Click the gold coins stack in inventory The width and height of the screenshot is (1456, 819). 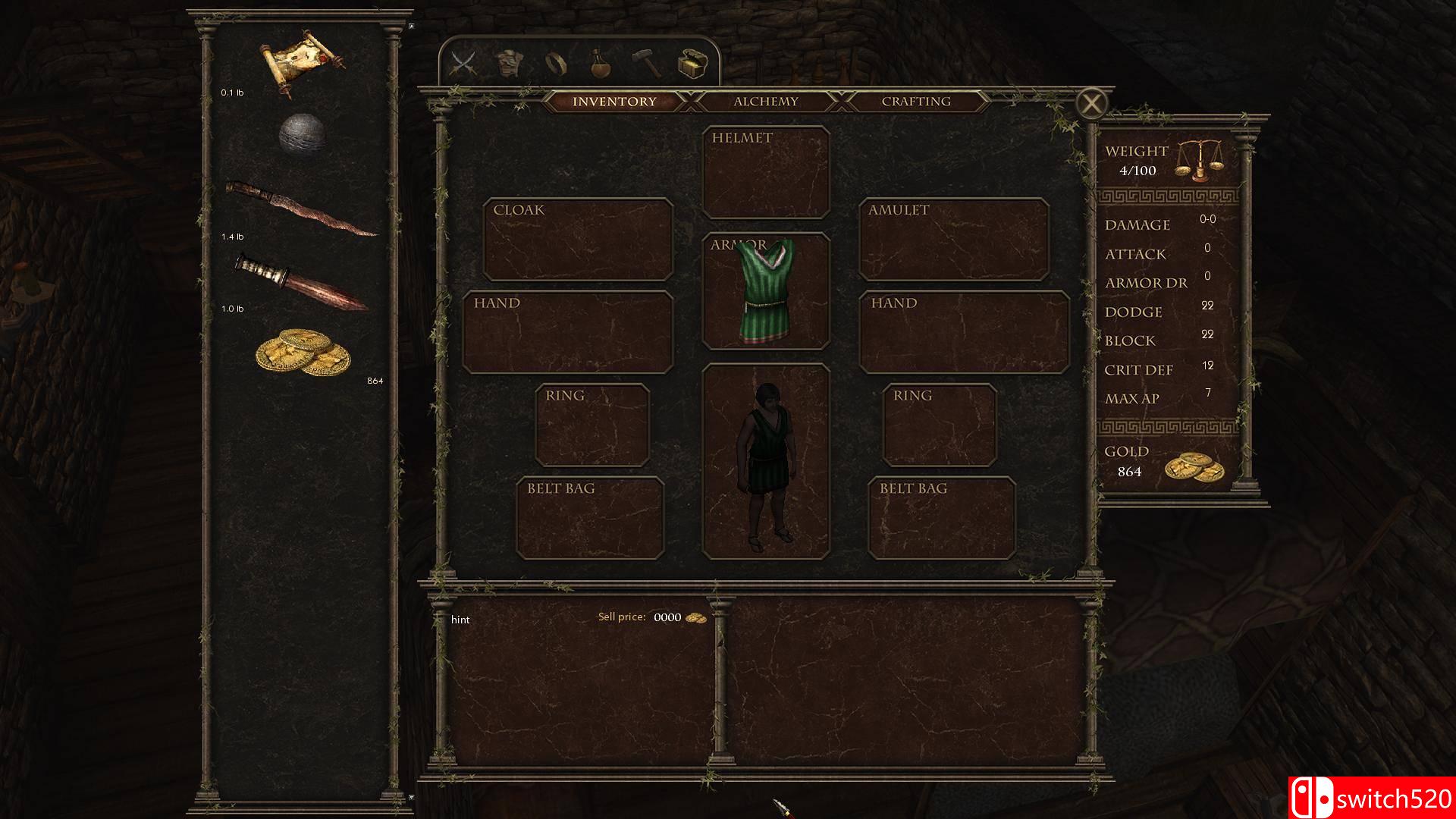pyautogui.click(x=303, y=353)
